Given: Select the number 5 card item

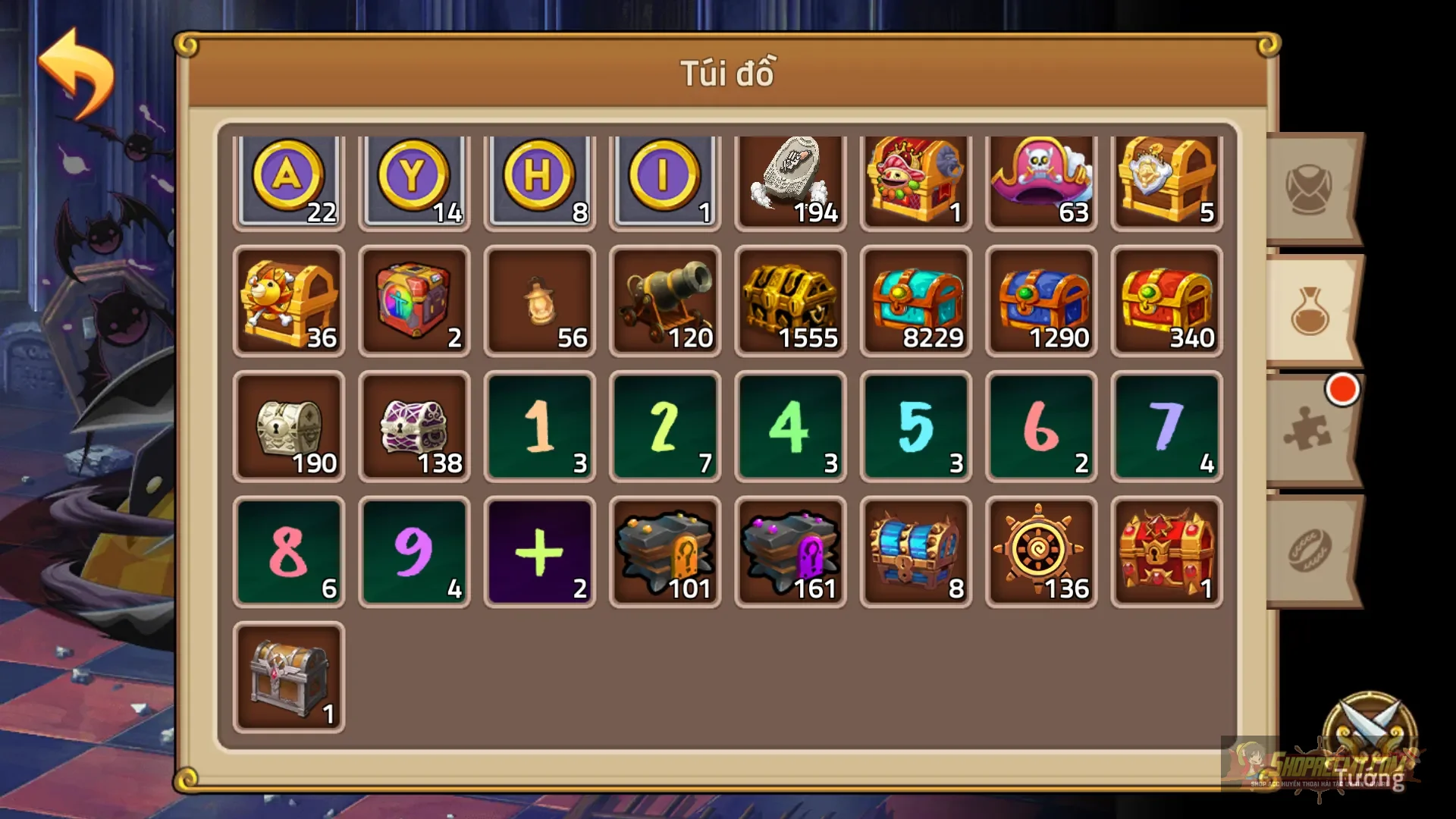Looking at the screenshot, I should point(916,426).
